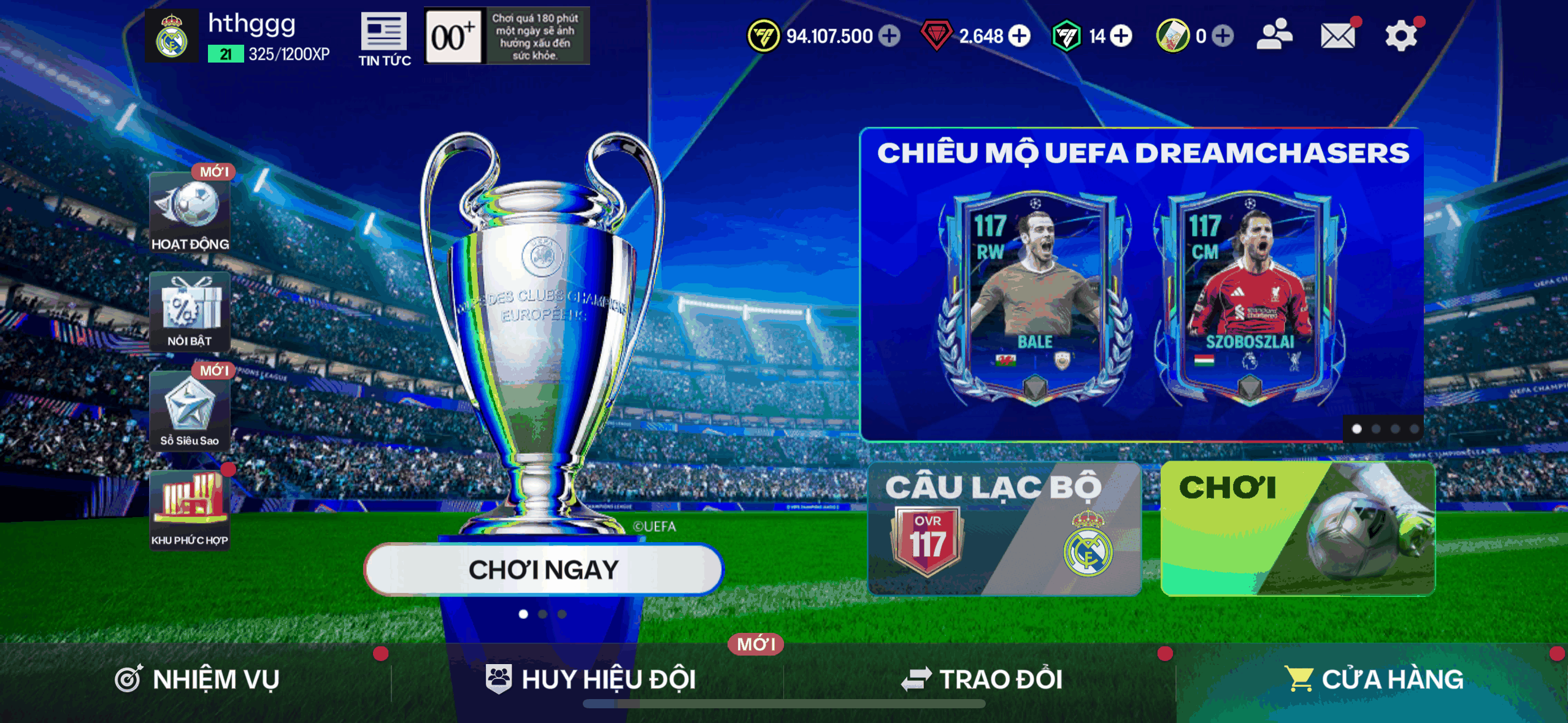Open the NHIỆM VỤ missions tab
This screenshot has width=1568, height=723.
pos(198,679)
